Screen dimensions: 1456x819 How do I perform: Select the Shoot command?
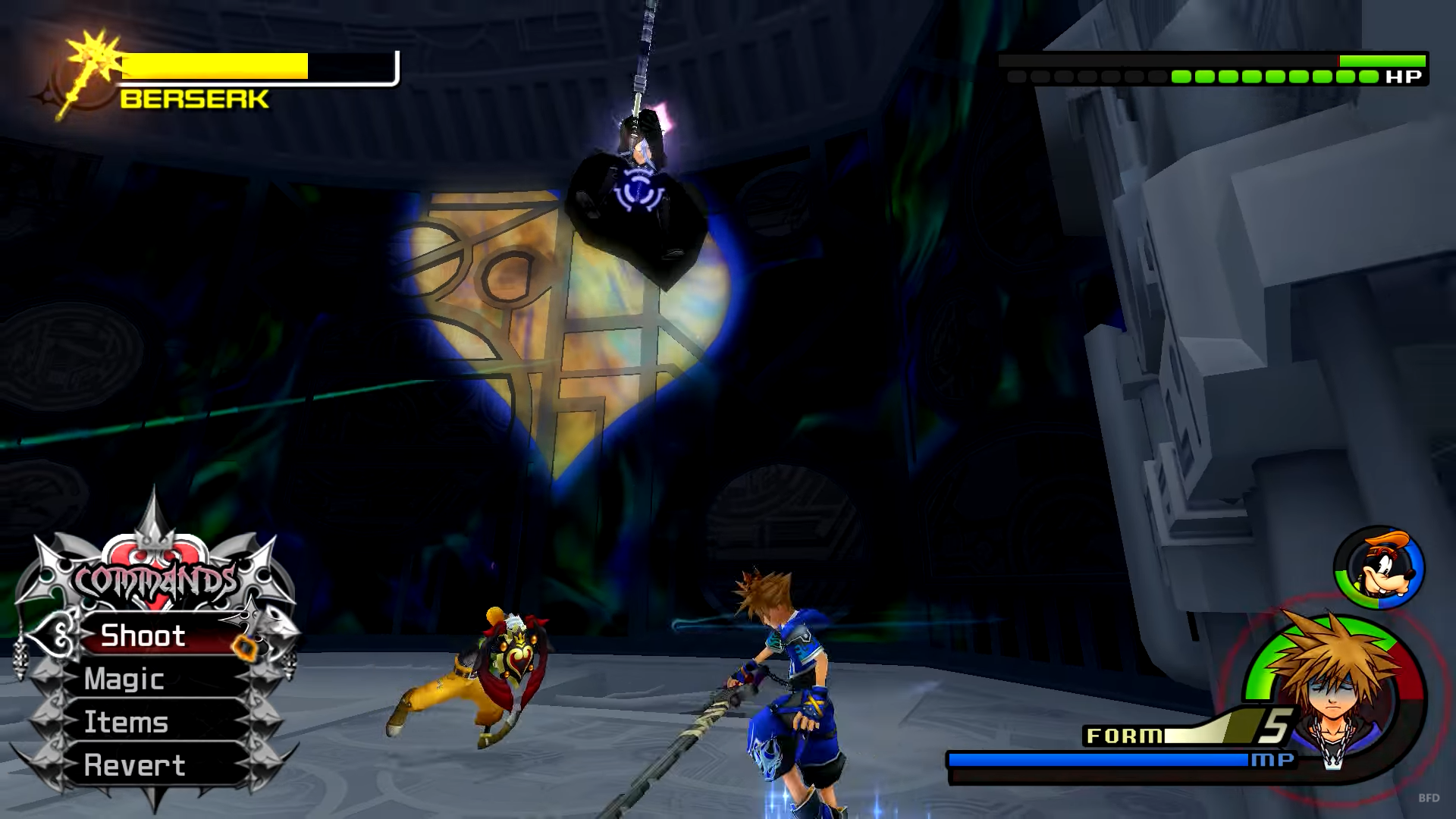(144, 635)
